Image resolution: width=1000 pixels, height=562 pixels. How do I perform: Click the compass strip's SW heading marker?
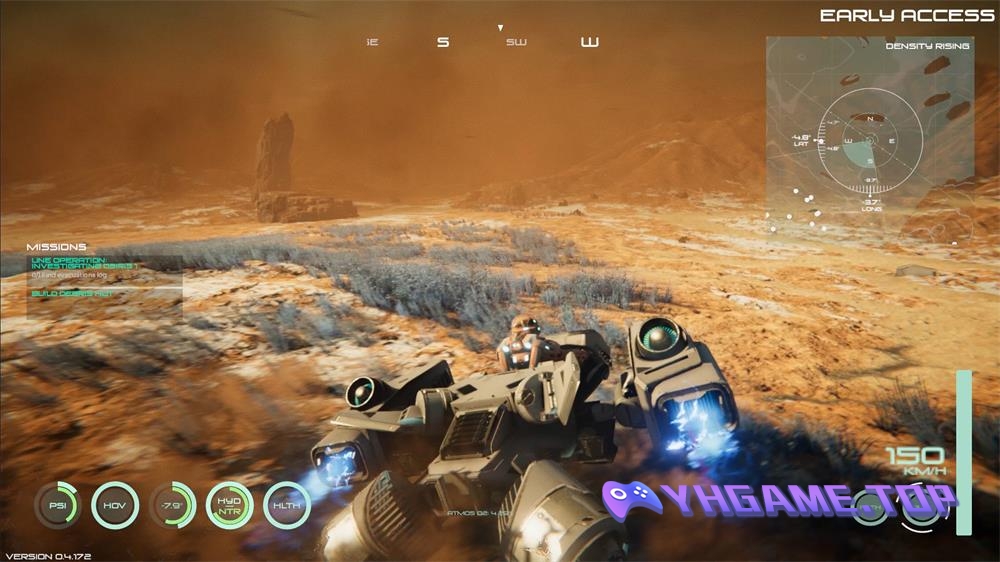(516, 43)
